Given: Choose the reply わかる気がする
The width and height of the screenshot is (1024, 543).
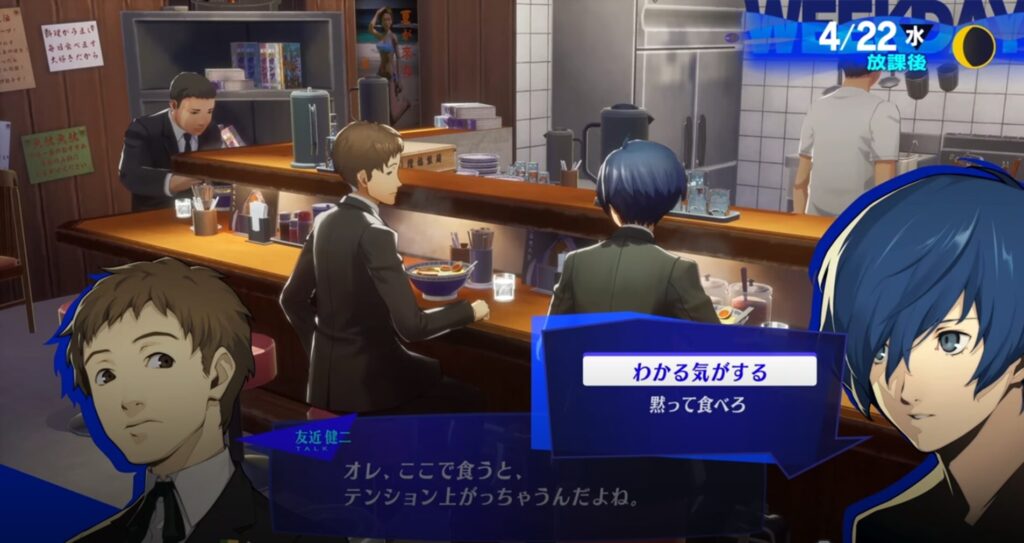Looking at the screenshot, I should [699, 373].
